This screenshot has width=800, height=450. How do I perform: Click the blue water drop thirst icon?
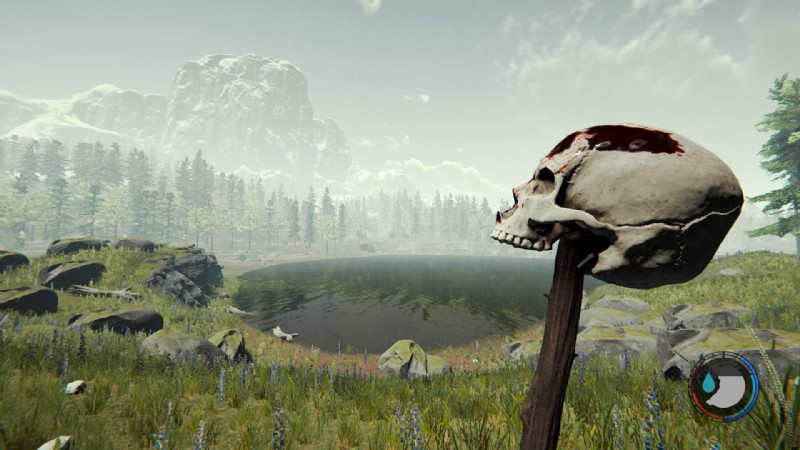point(708,382)
